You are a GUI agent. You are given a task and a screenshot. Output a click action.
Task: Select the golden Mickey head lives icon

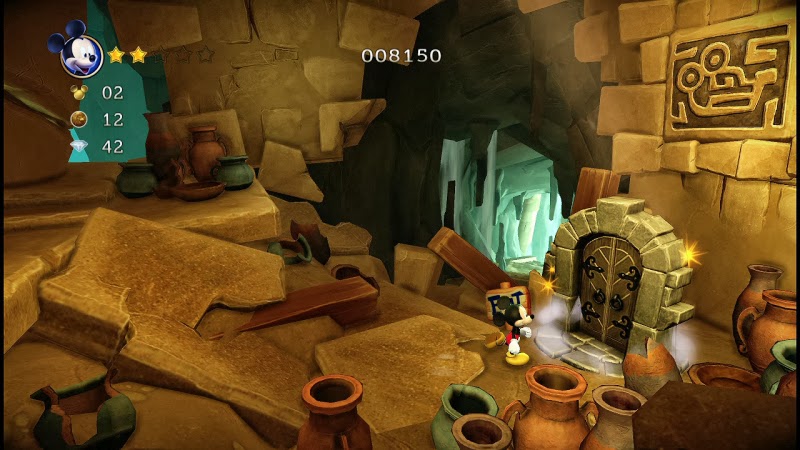(79, 92)
